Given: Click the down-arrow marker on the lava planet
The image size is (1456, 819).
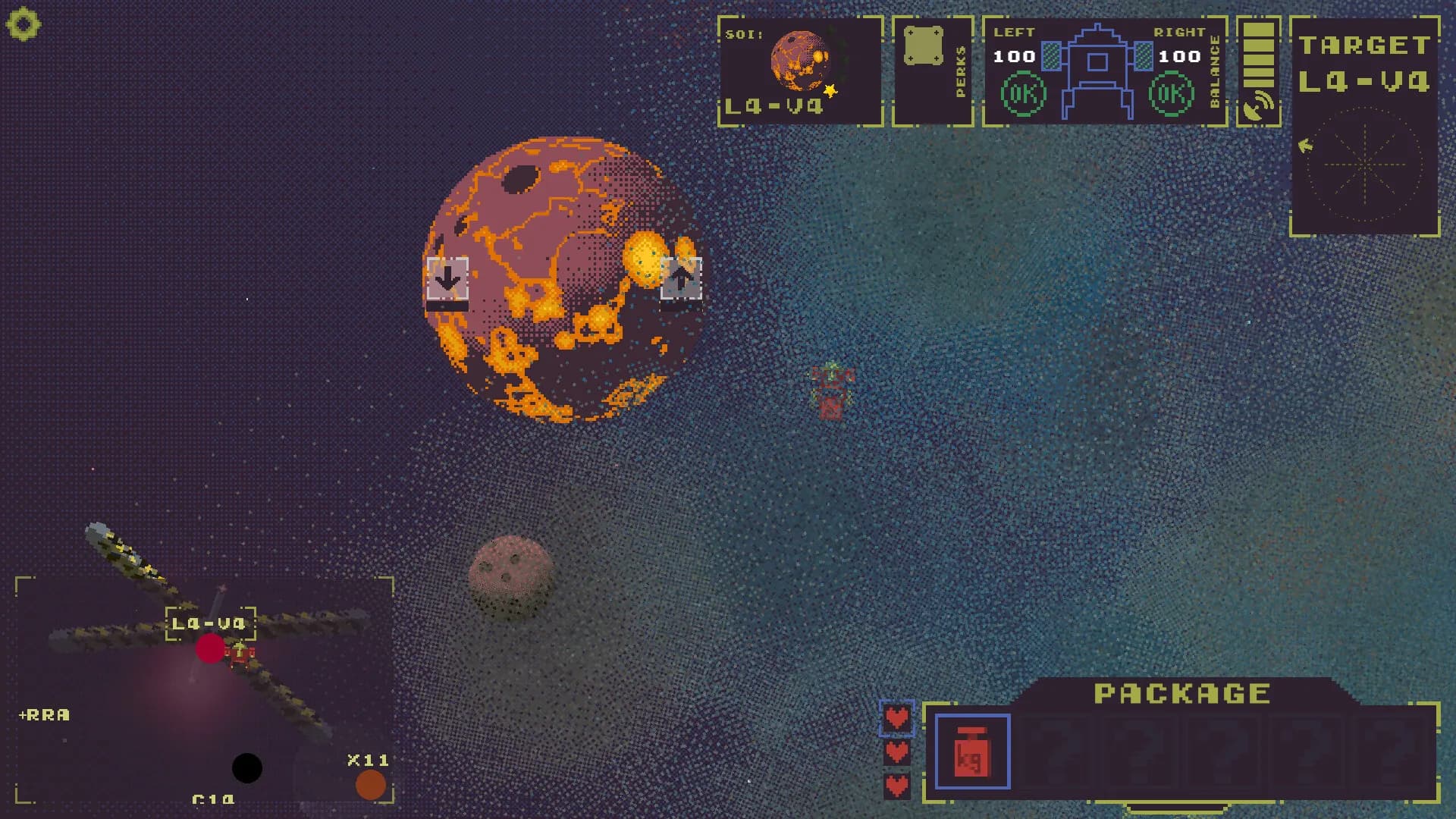Looking at the screenshot, I should 447,279.
